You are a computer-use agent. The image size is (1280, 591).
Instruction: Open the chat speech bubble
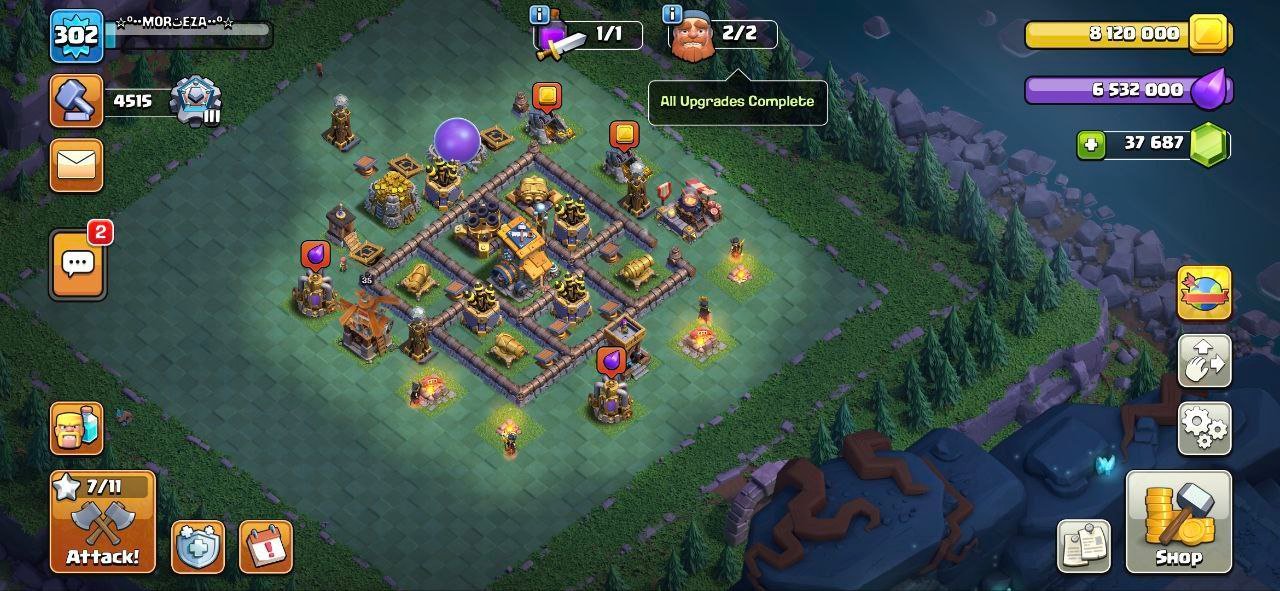[77, 265]
